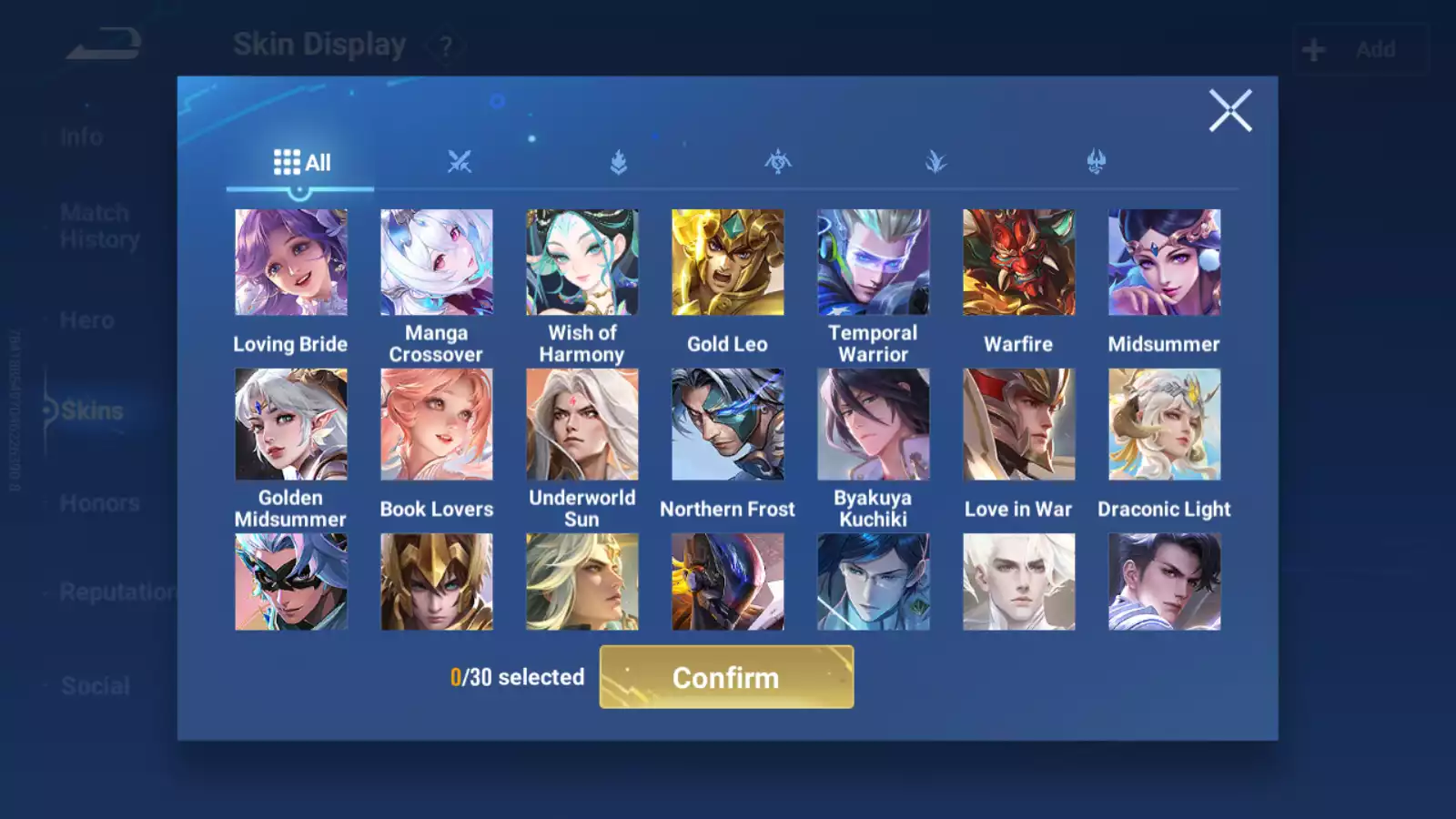This screenshot has height=819, width=1456.
Task: Choose the Manga Crossover skin
Action: click(437, 263)
